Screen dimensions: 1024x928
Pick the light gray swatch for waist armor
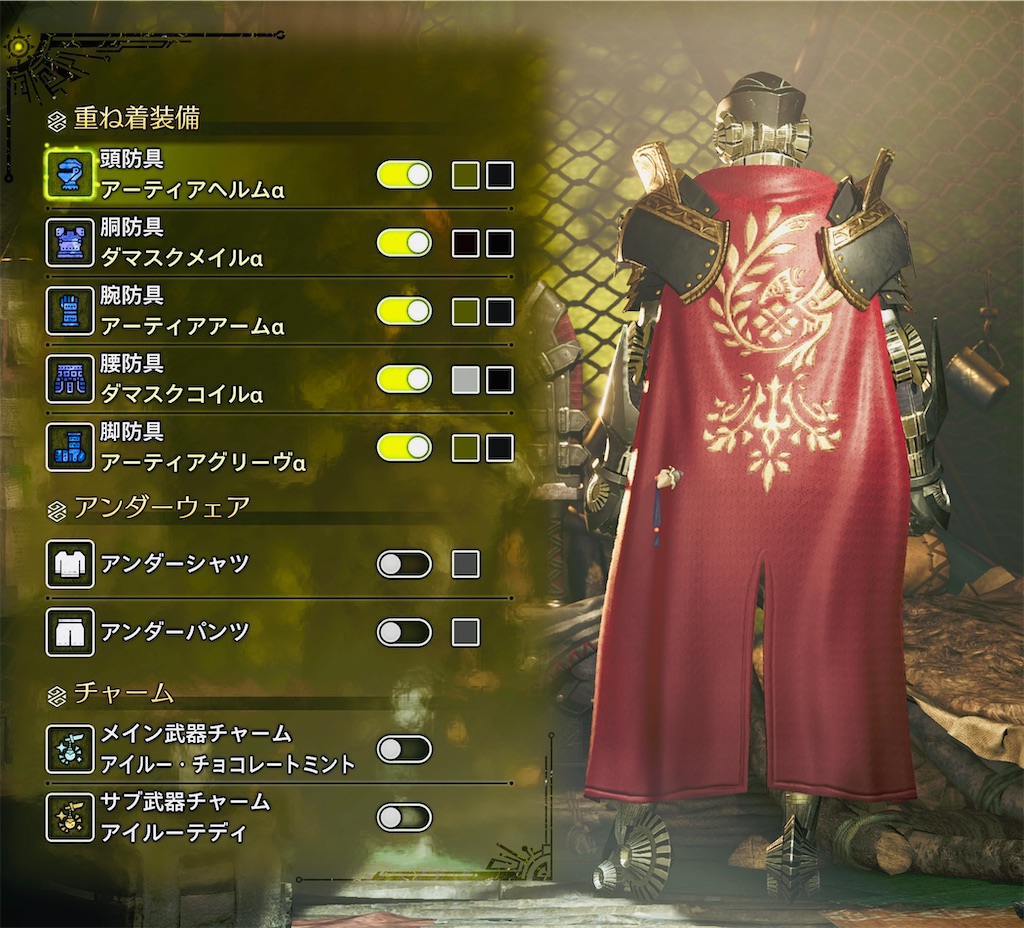(466, 380)
